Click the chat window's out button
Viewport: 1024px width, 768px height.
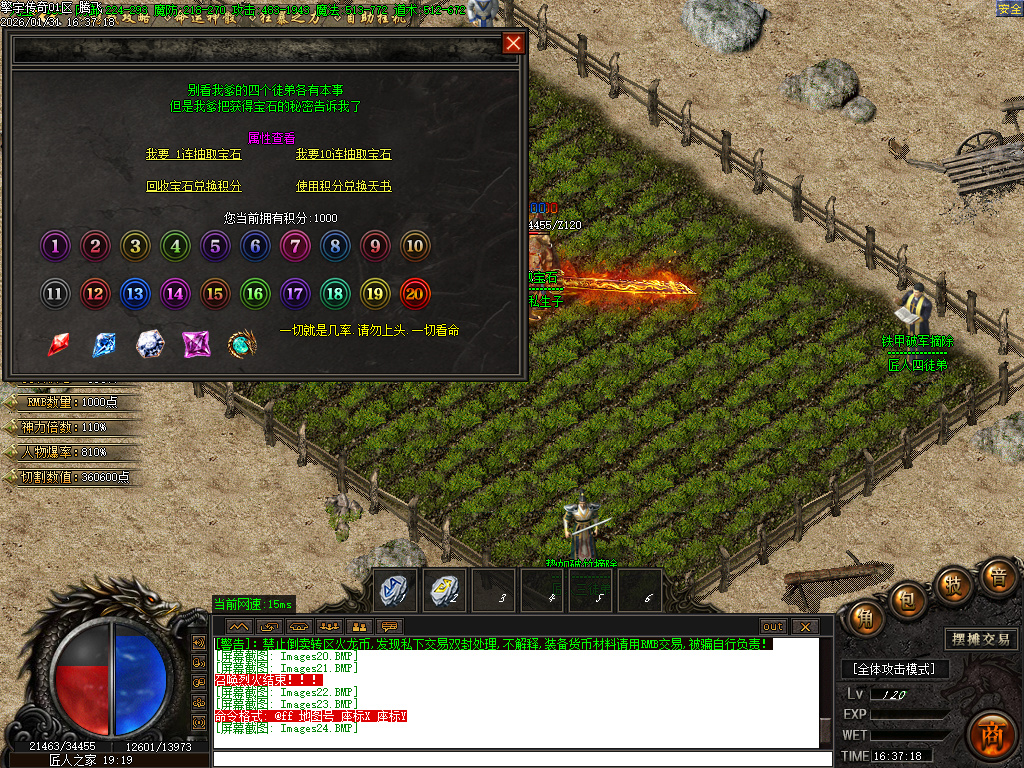tap(773, 626)
